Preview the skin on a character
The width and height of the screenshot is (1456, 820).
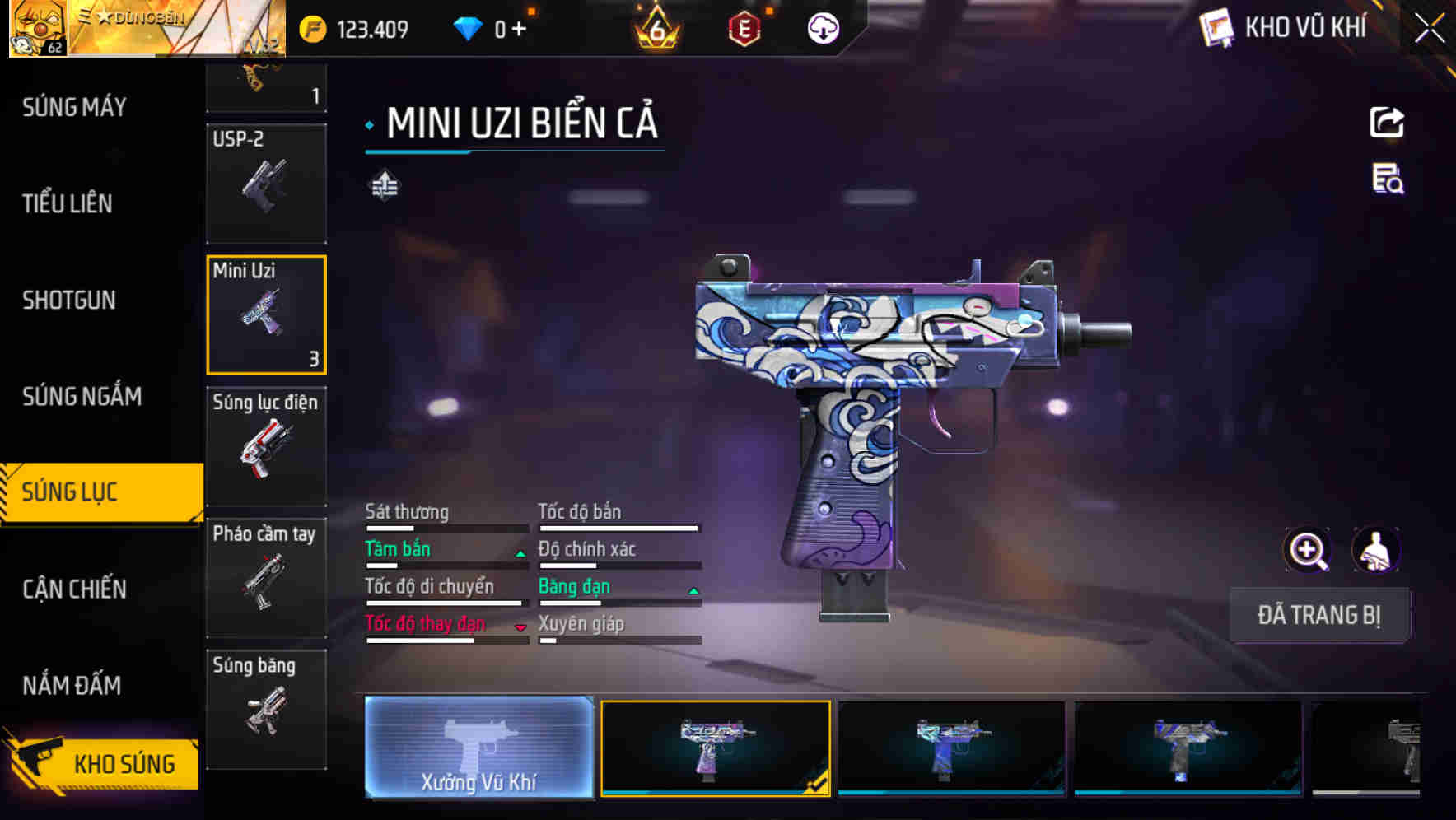[x=1375, y=550]
